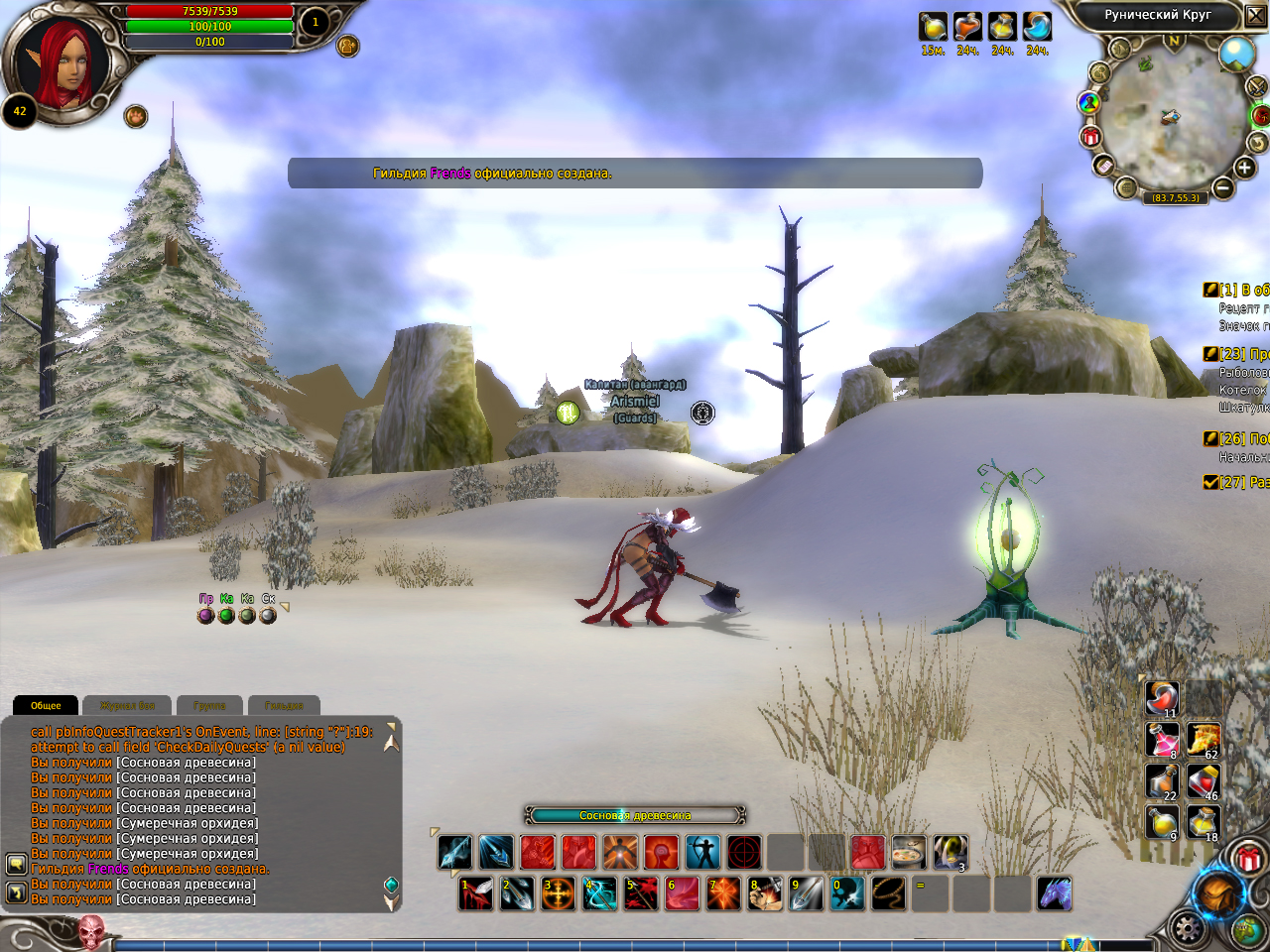Toggle the crossed swords button near minimap
1270x952 pixels.
pos(1256,87)
